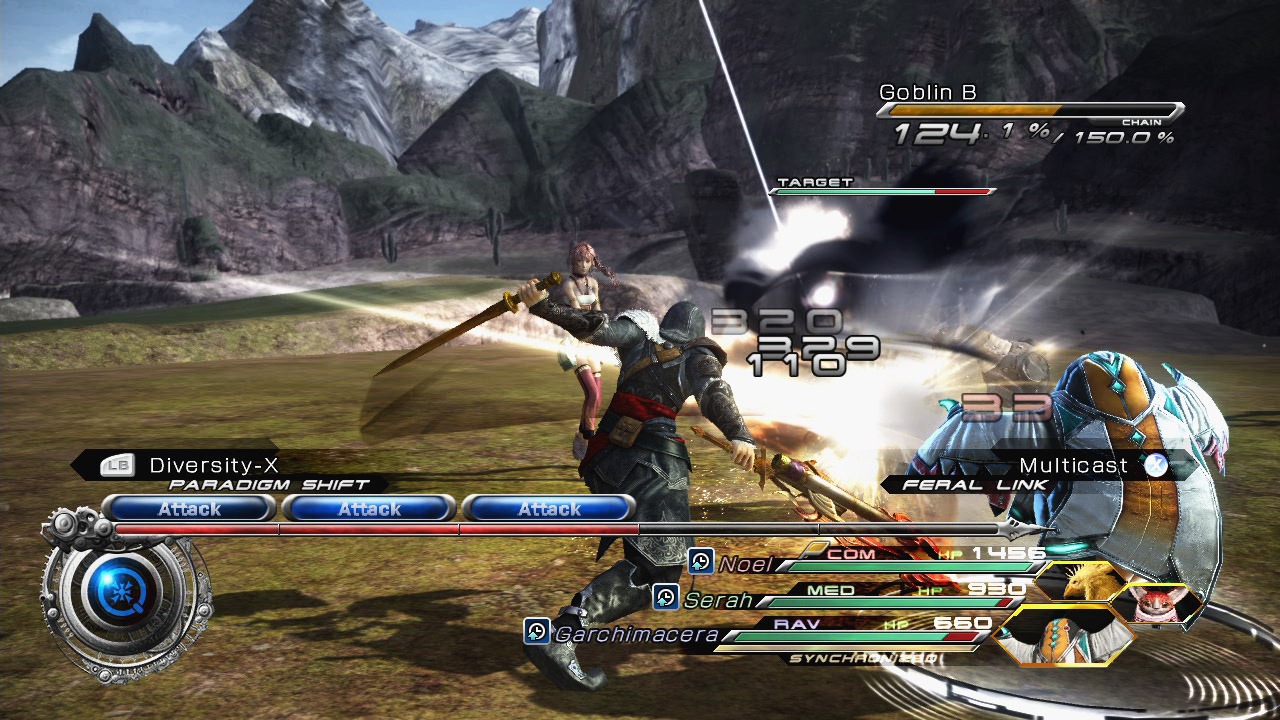The height and width of the screenshot is (720, 1280).
Task: Select Serah's party status row
Action: coord(840,598)
